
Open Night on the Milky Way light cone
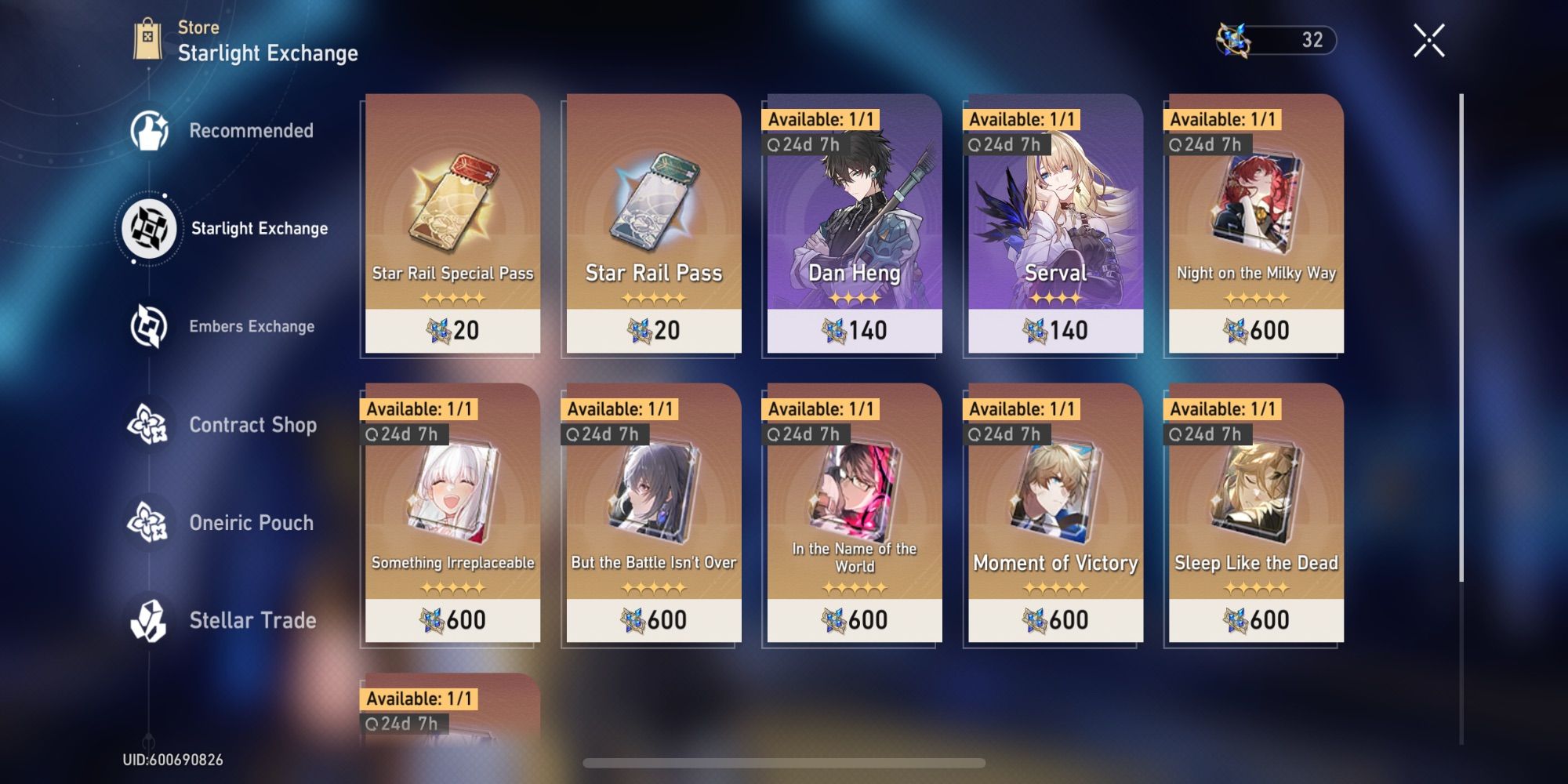tap(1254, 227)
